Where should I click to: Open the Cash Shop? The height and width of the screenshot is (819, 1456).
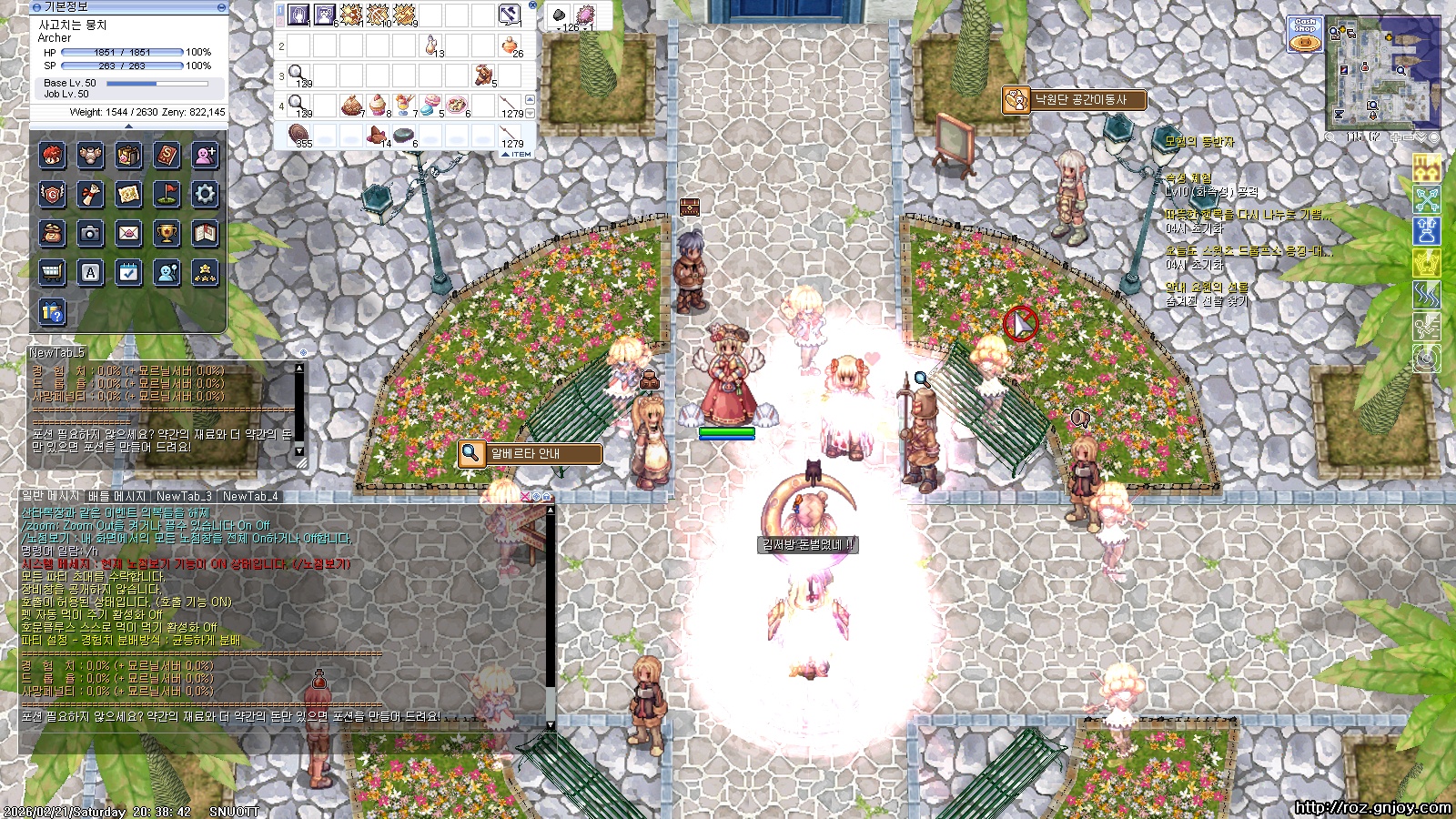[x=1305, y=33]
